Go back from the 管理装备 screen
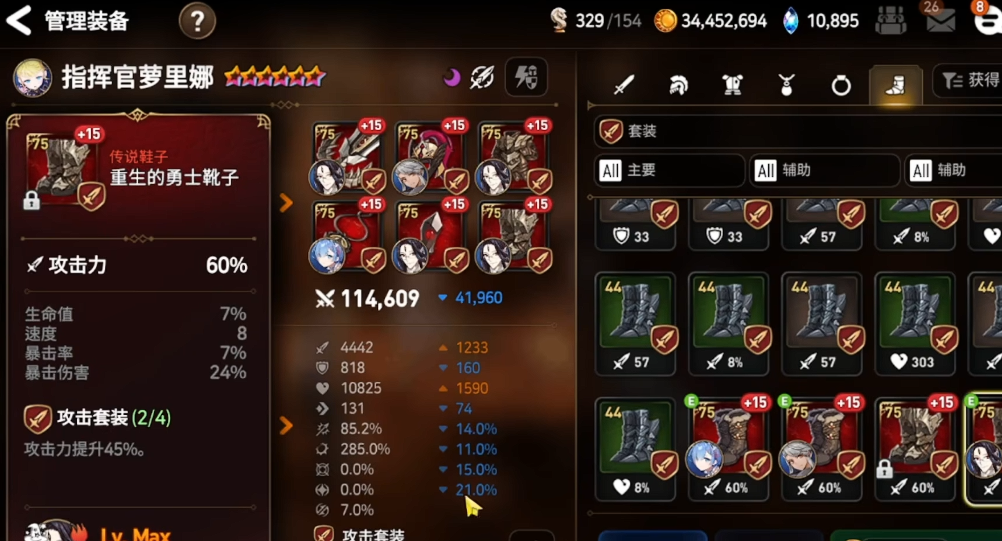This screenshot has height=541, width=1002. click(x=20, y=20)
